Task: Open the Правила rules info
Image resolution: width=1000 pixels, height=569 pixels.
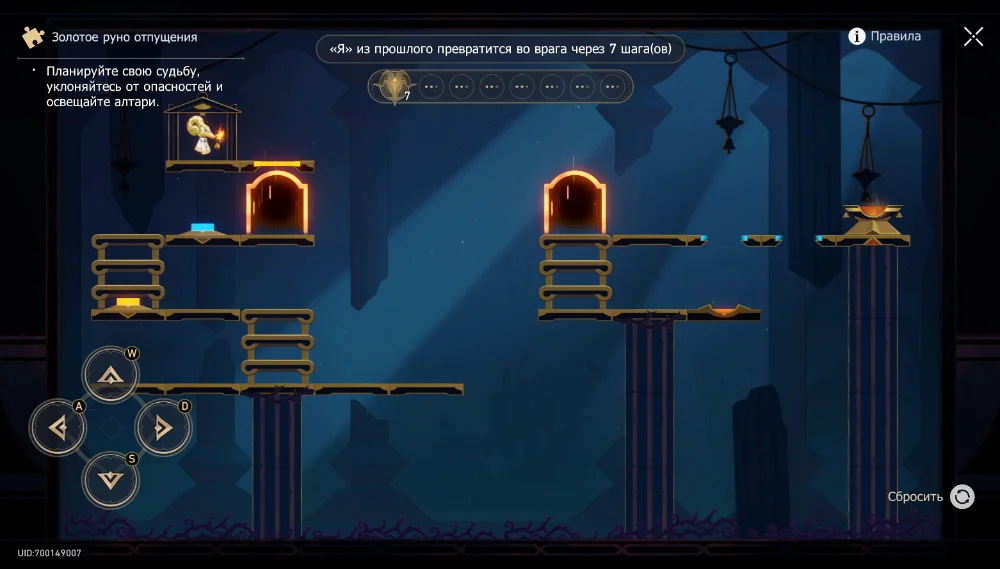Action: 884,36
